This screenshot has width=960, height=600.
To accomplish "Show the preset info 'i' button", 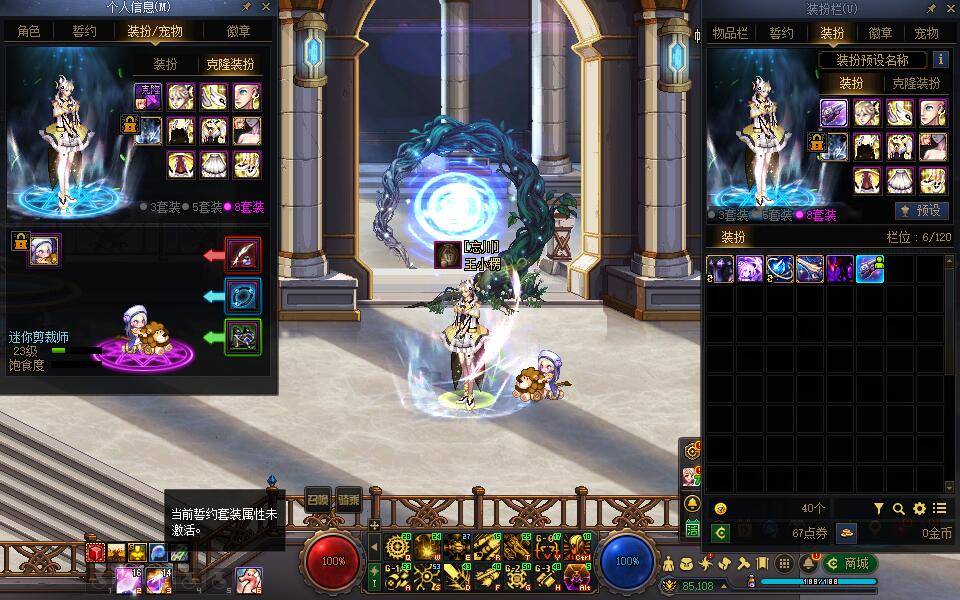I will (940, 60).
